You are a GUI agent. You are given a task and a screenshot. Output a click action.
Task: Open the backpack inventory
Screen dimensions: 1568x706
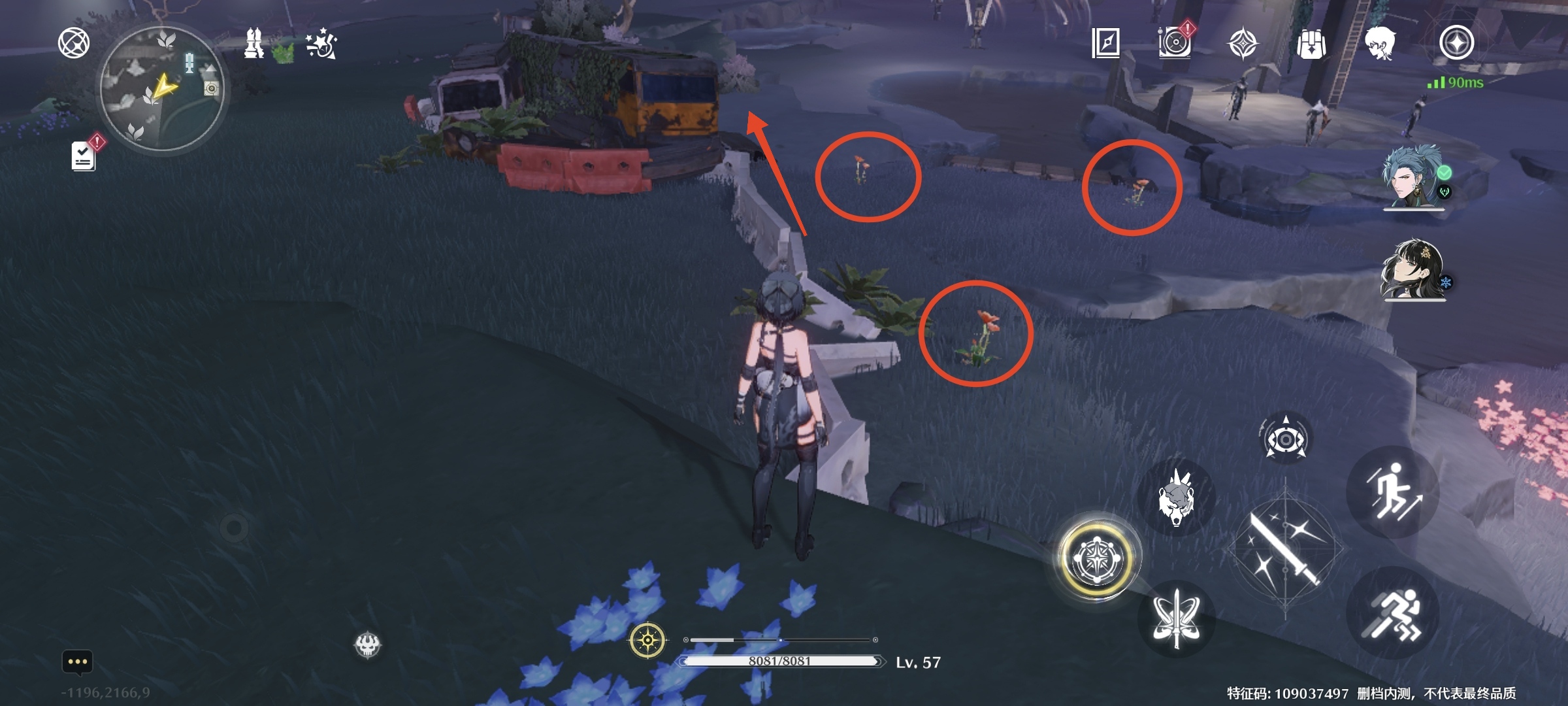tap(1311, 44)
